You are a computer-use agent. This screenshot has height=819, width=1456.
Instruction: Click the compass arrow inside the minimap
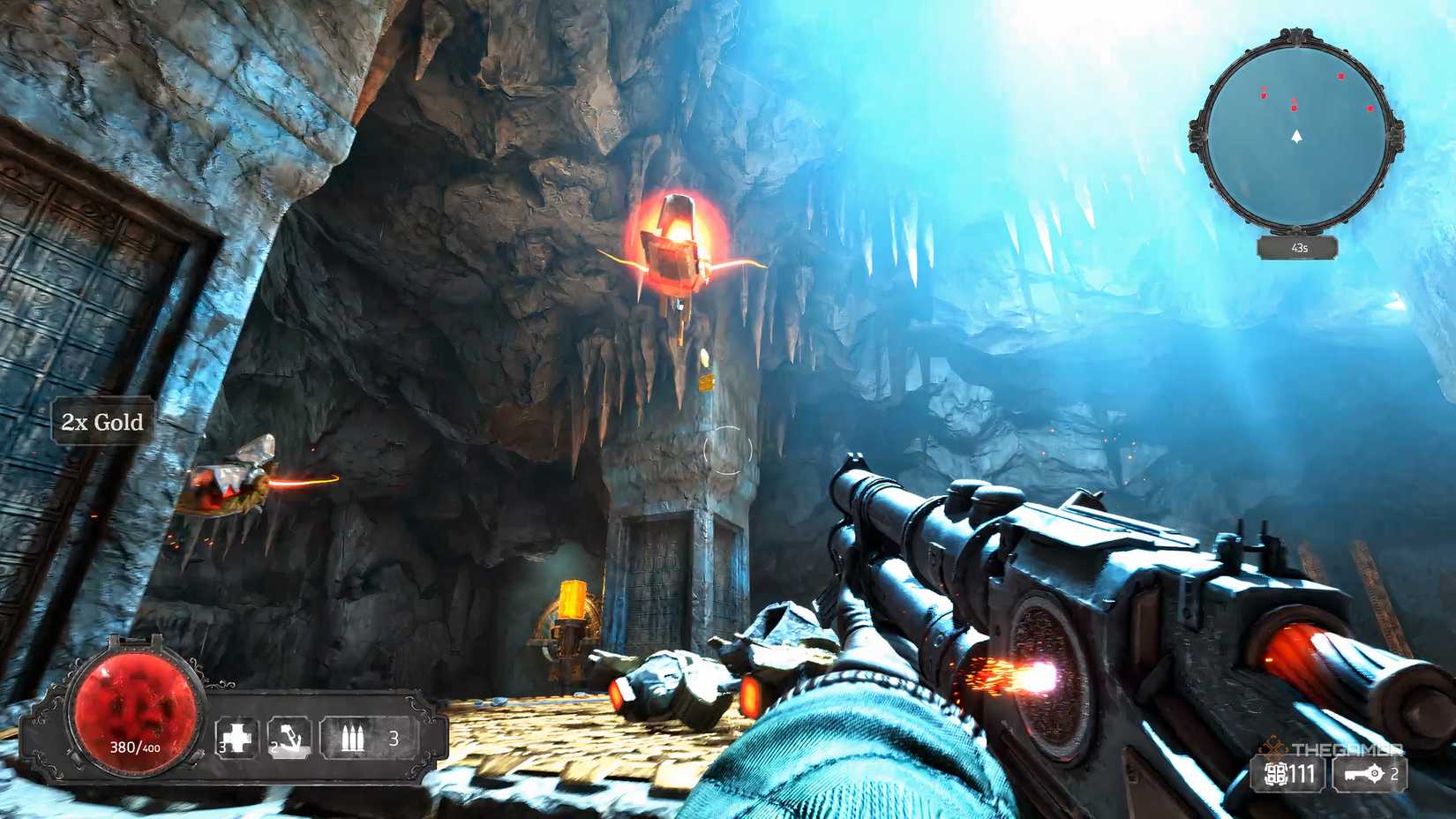(x=1295, y=138)
